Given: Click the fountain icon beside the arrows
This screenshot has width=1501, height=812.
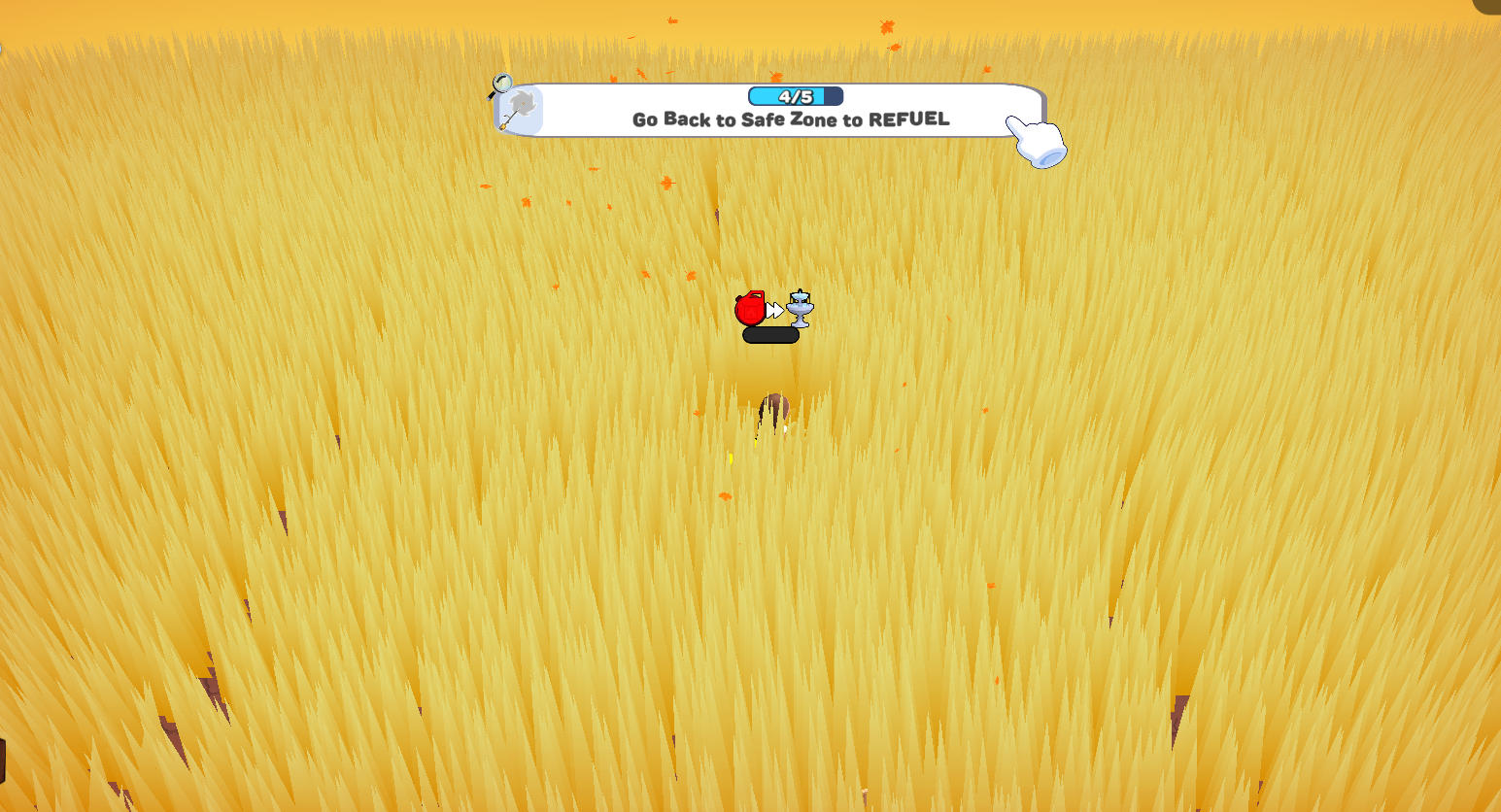Looking at the screenshot, I should [800, 309].
